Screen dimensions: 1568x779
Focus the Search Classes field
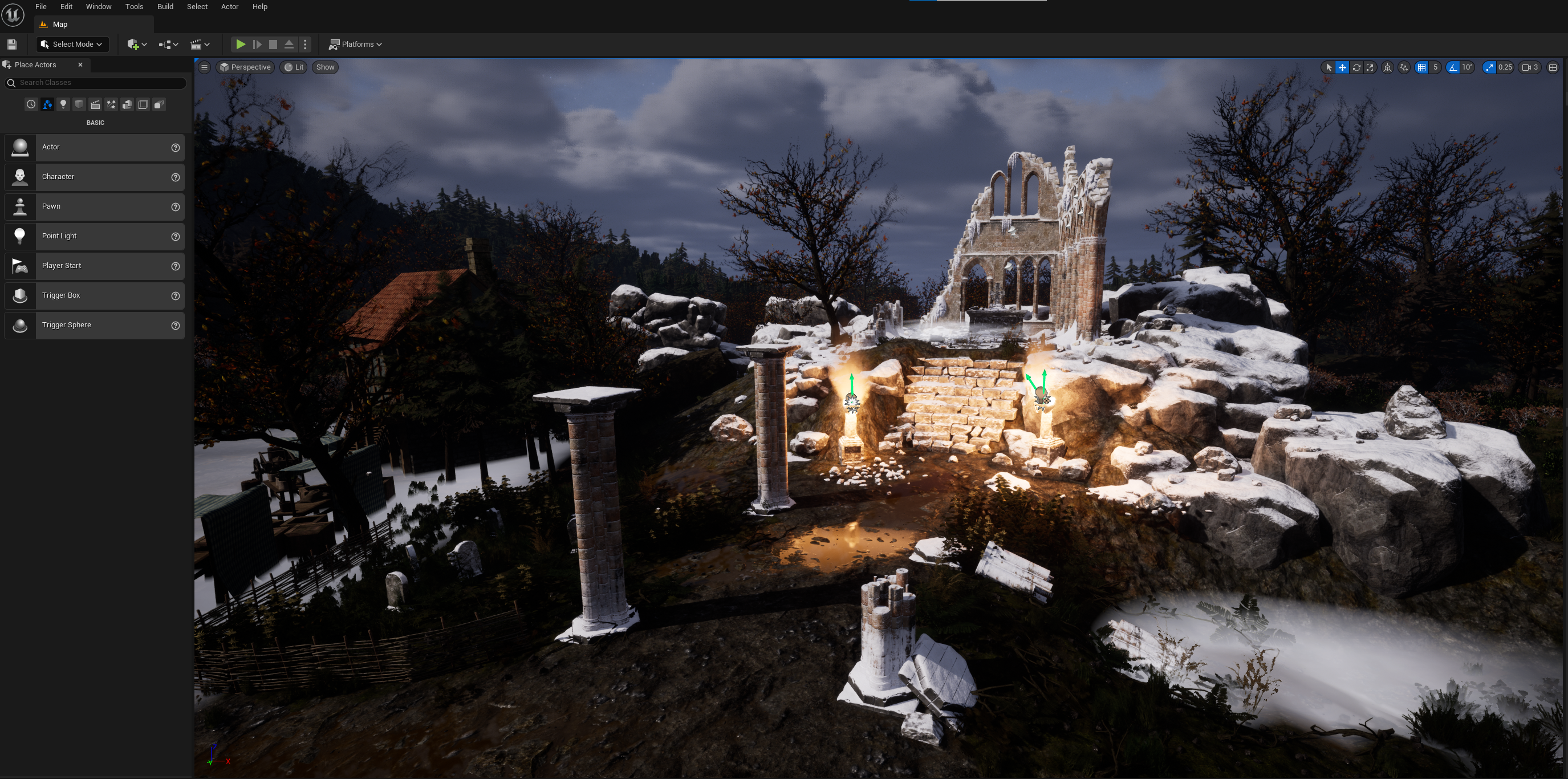(98, 83)
